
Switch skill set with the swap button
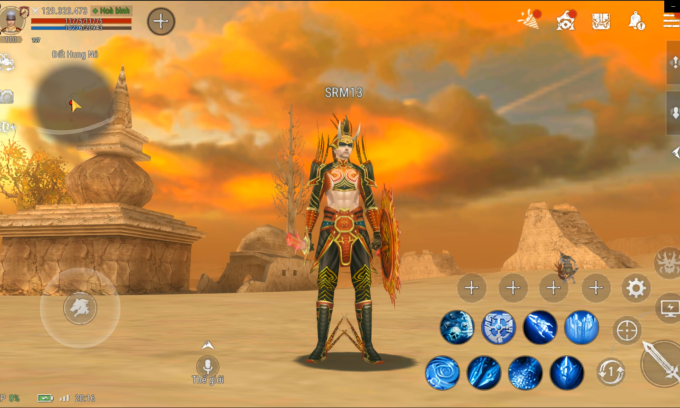coord(611,372)
